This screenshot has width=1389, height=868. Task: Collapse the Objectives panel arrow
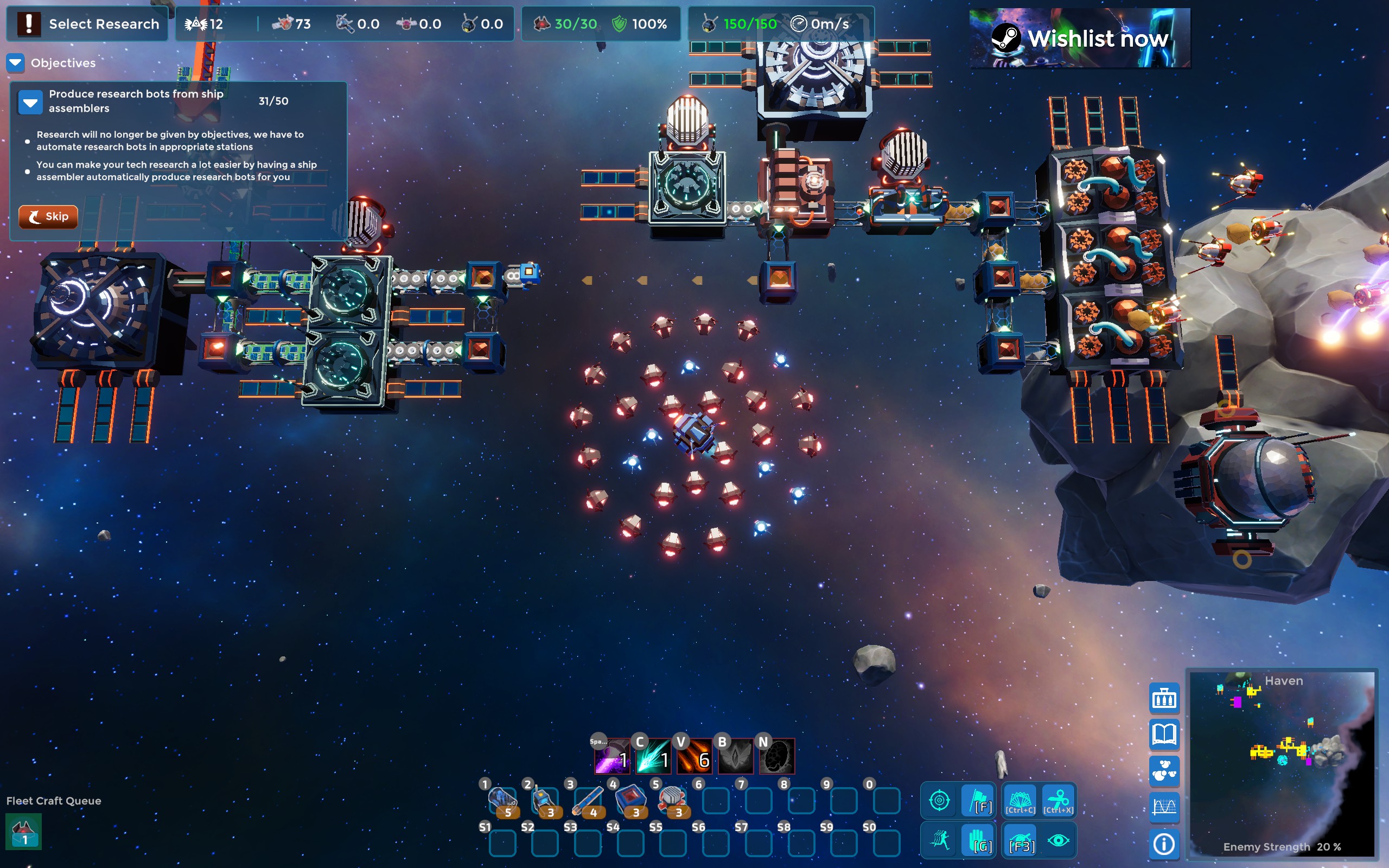pyautogui.click(x=16, y=62)
